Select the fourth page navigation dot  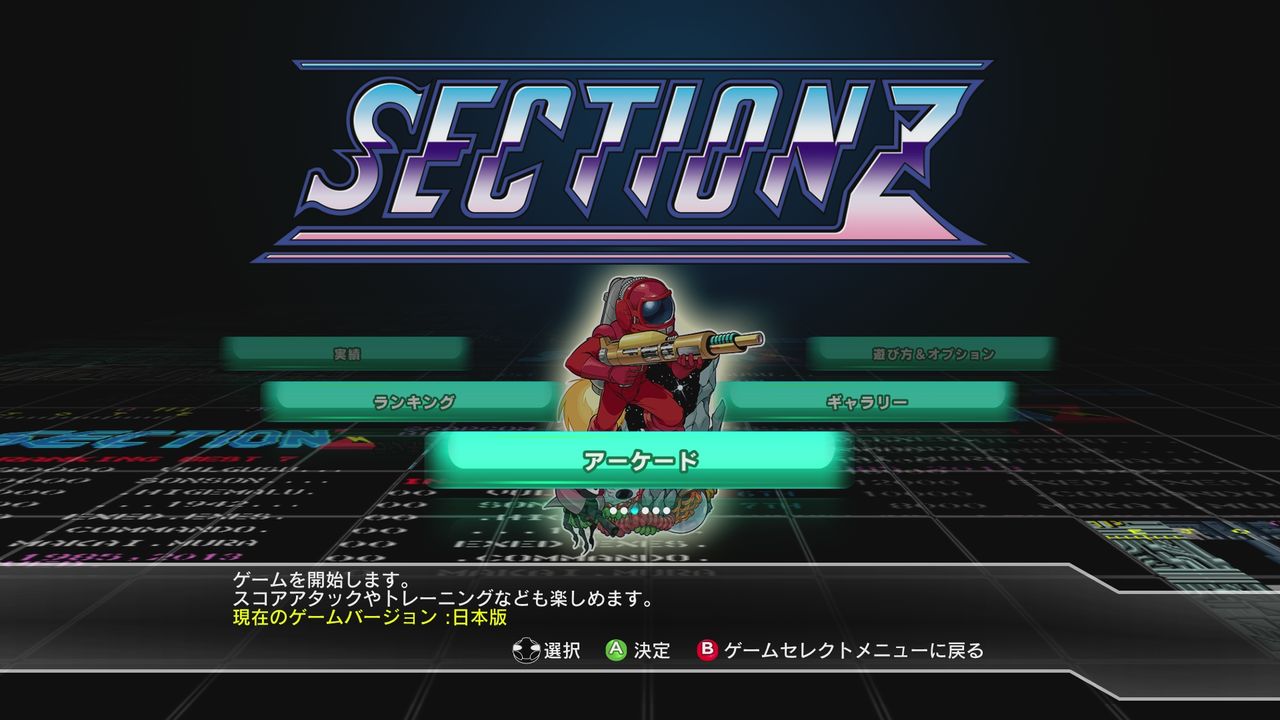[x=645, y=510]
